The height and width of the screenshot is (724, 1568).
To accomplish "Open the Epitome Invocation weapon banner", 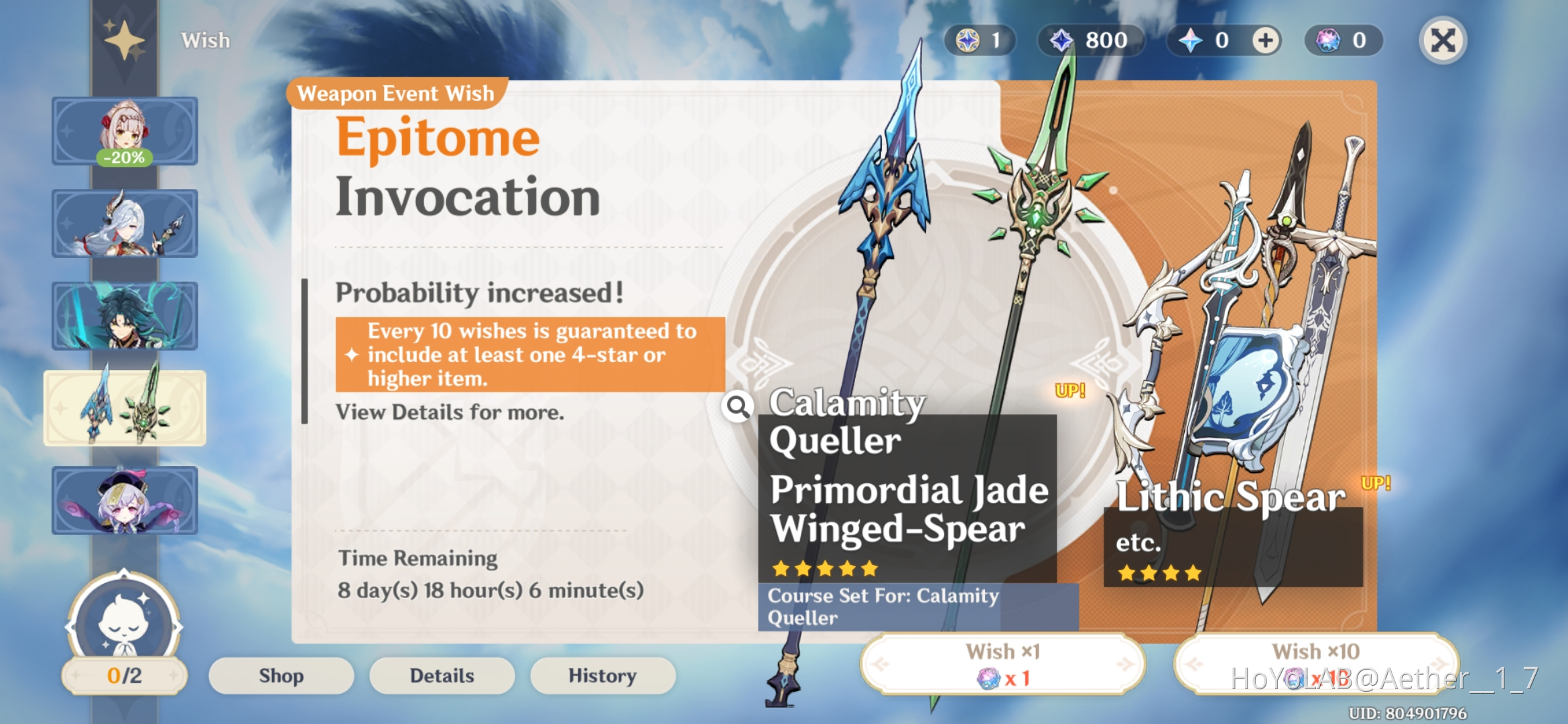I will pos(125,408).
